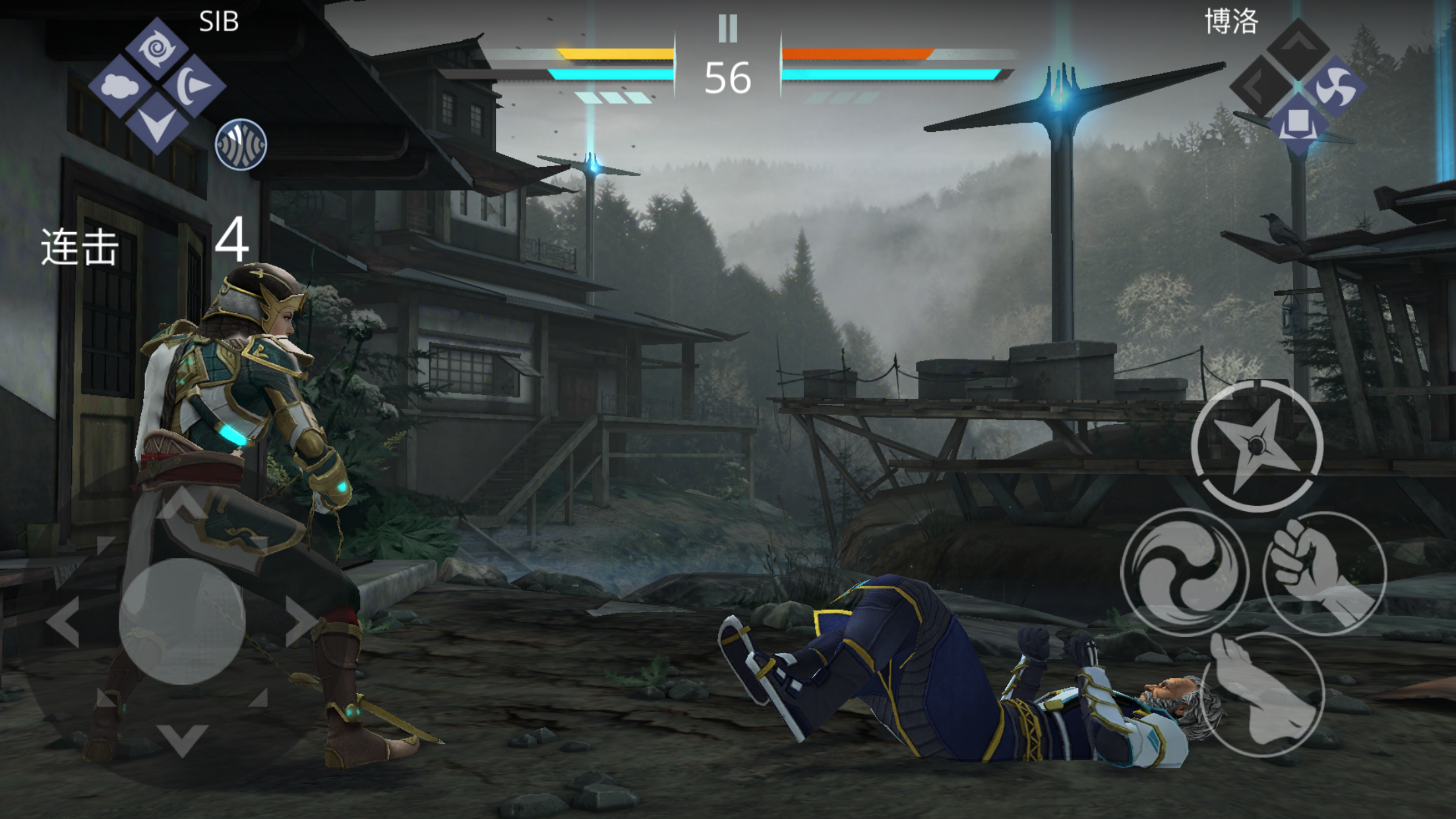Image resolution: width=1456 pixels, height=819 pixels.
Task: Click the joystick's center thumb pad
Action: (182, 621)
